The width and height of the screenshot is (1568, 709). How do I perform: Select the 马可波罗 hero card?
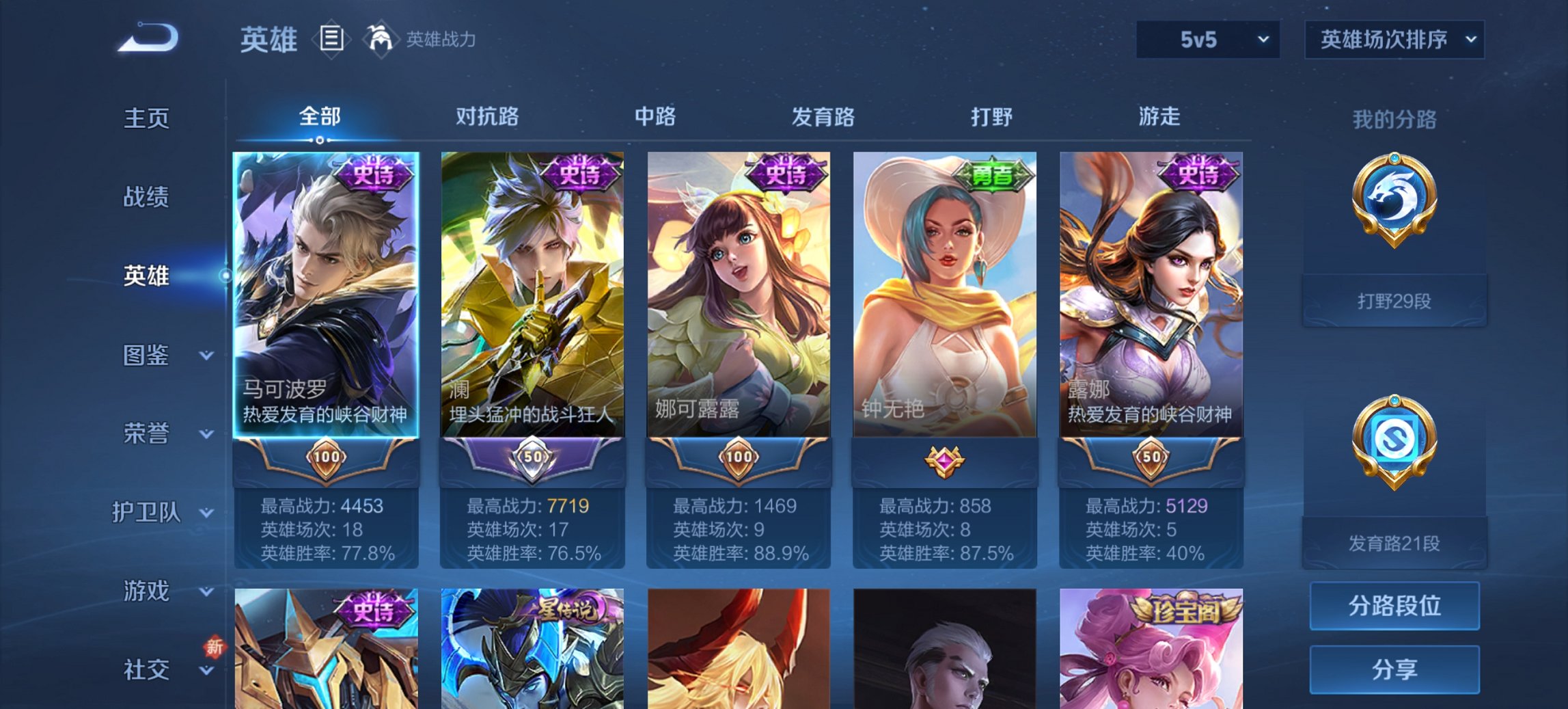pyautogui.click(x=326, y=294)
